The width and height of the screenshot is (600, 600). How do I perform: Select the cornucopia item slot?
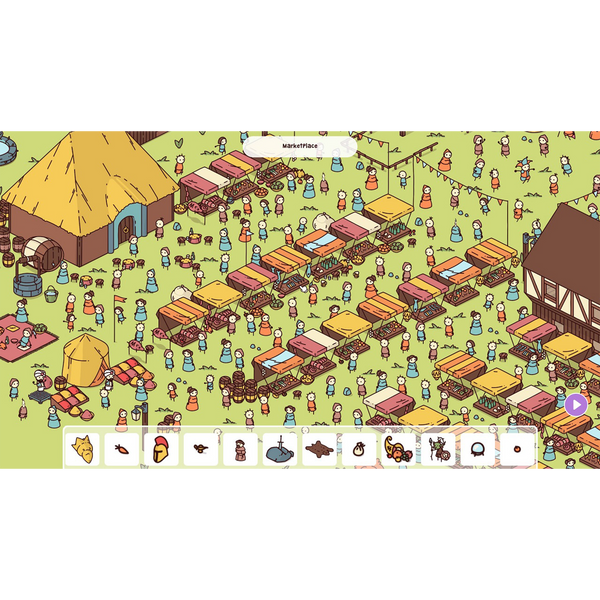click(x=398, y=449)
